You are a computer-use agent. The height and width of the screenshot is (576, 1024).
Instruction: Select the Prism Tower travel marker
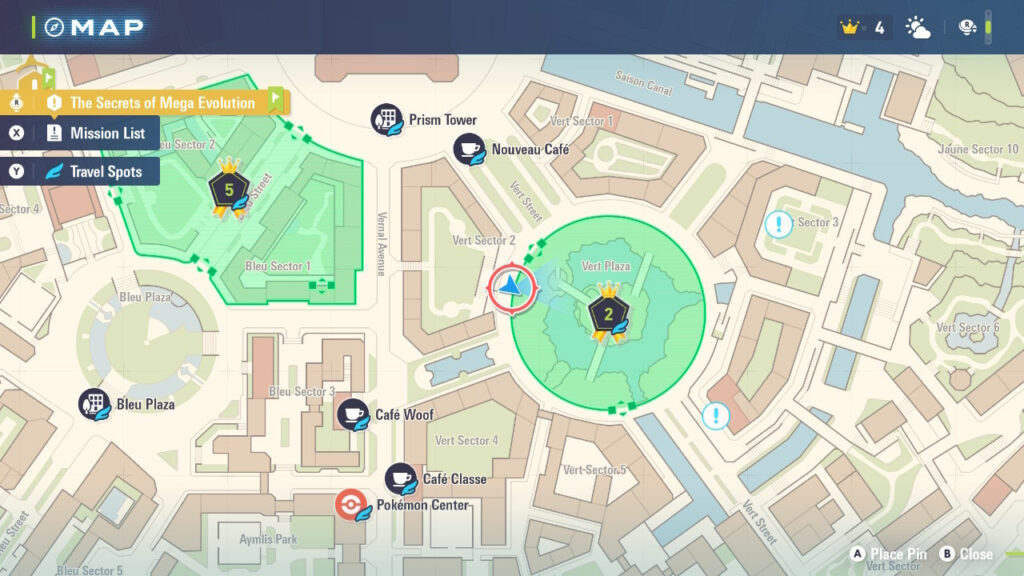coord(386,120)
